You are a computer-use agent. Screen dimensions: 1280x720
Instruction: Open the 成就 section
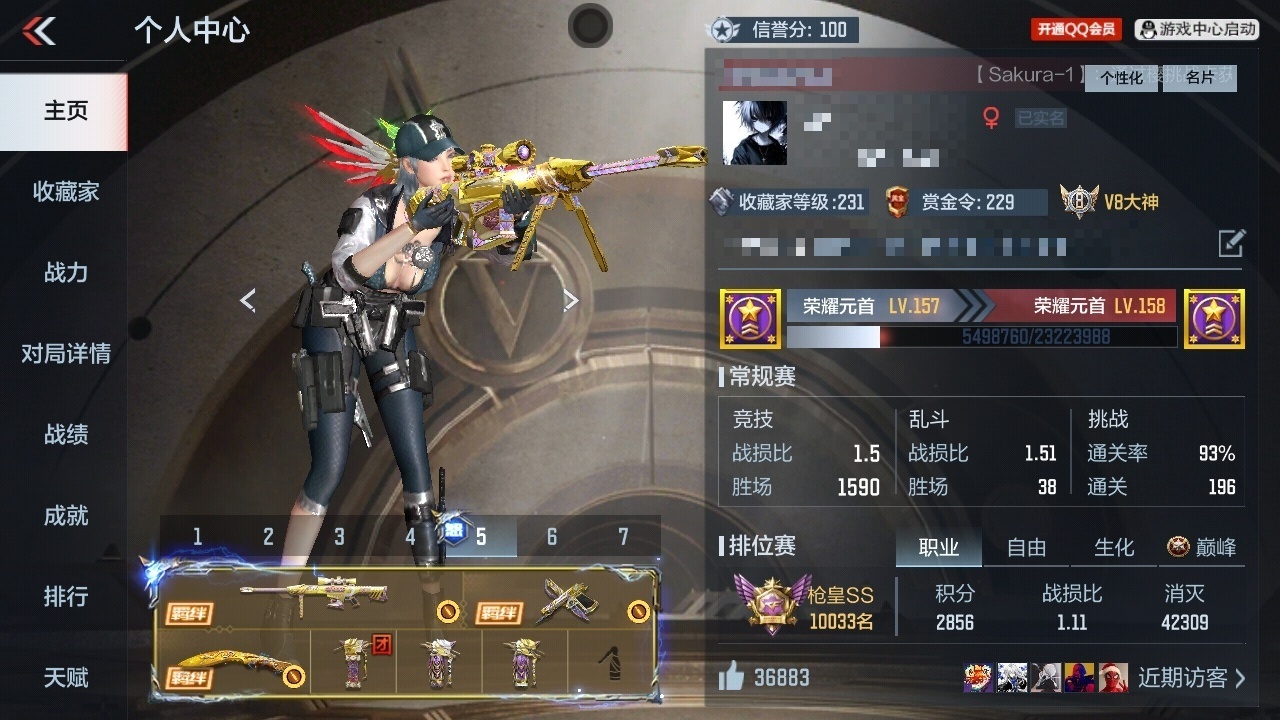(x=65, y=515)
